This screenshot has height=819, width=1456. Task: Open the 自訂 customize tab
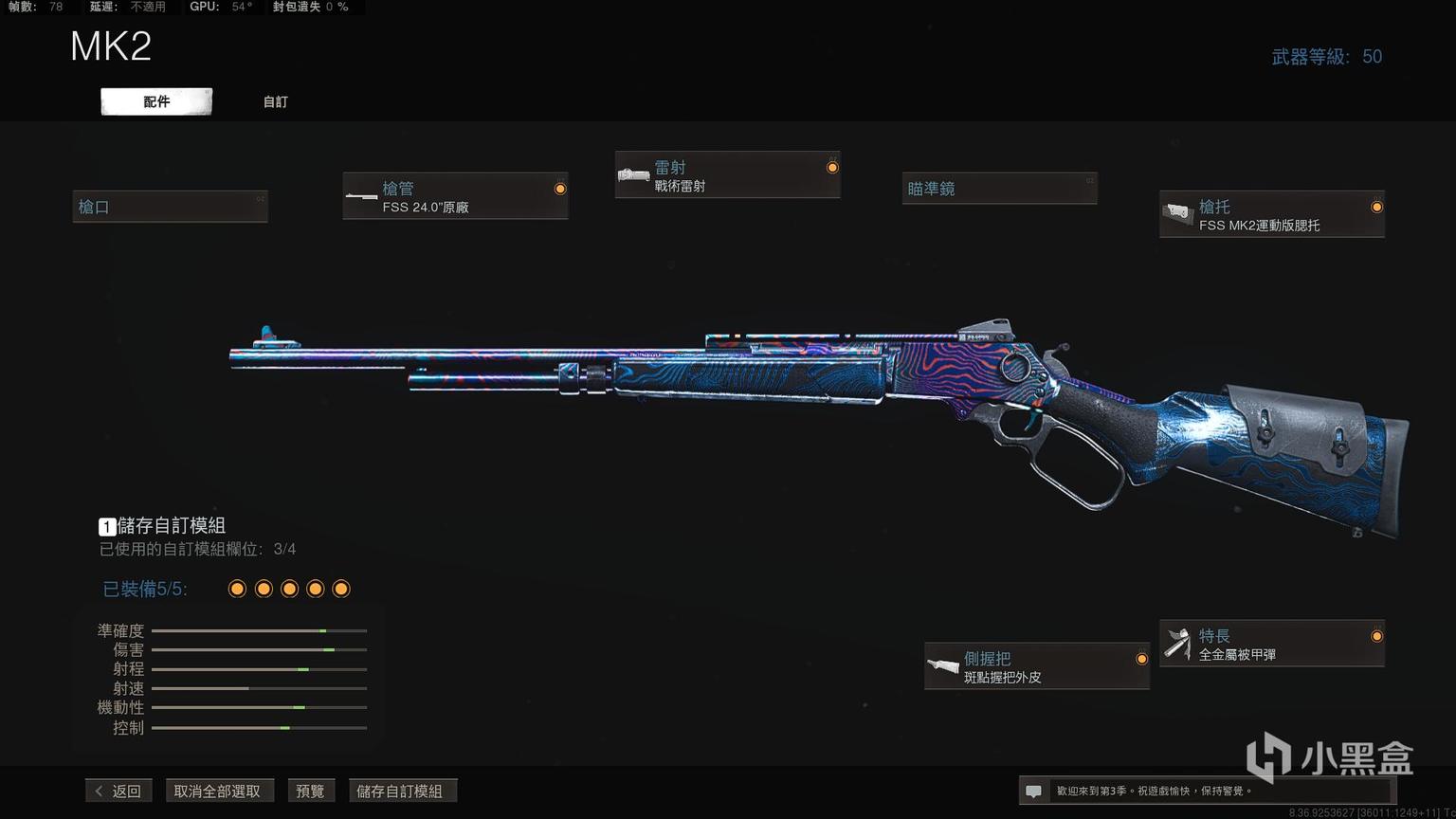pos(275,101)
